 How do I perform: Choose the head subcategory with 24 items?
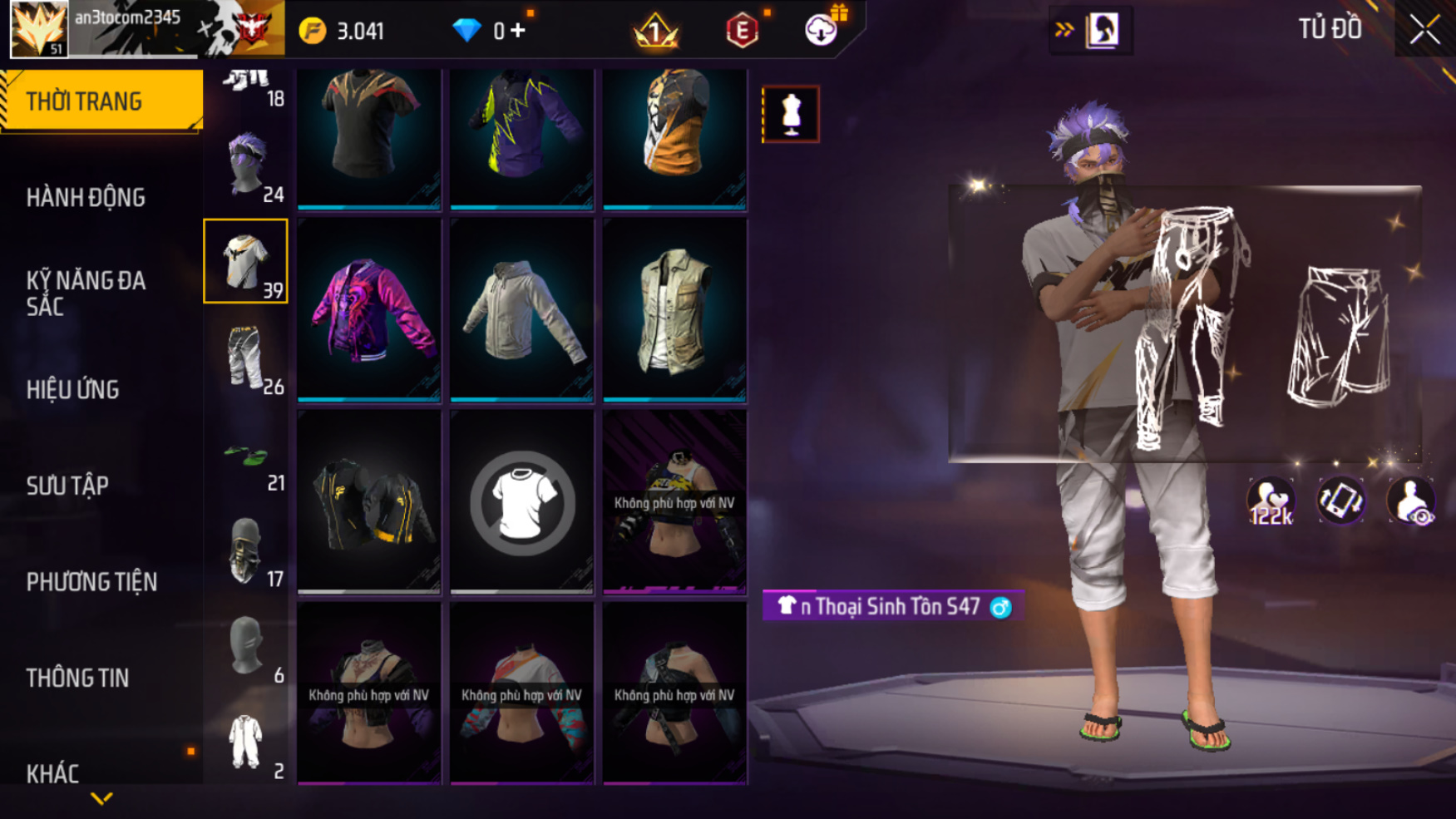[x=246, y=165]
